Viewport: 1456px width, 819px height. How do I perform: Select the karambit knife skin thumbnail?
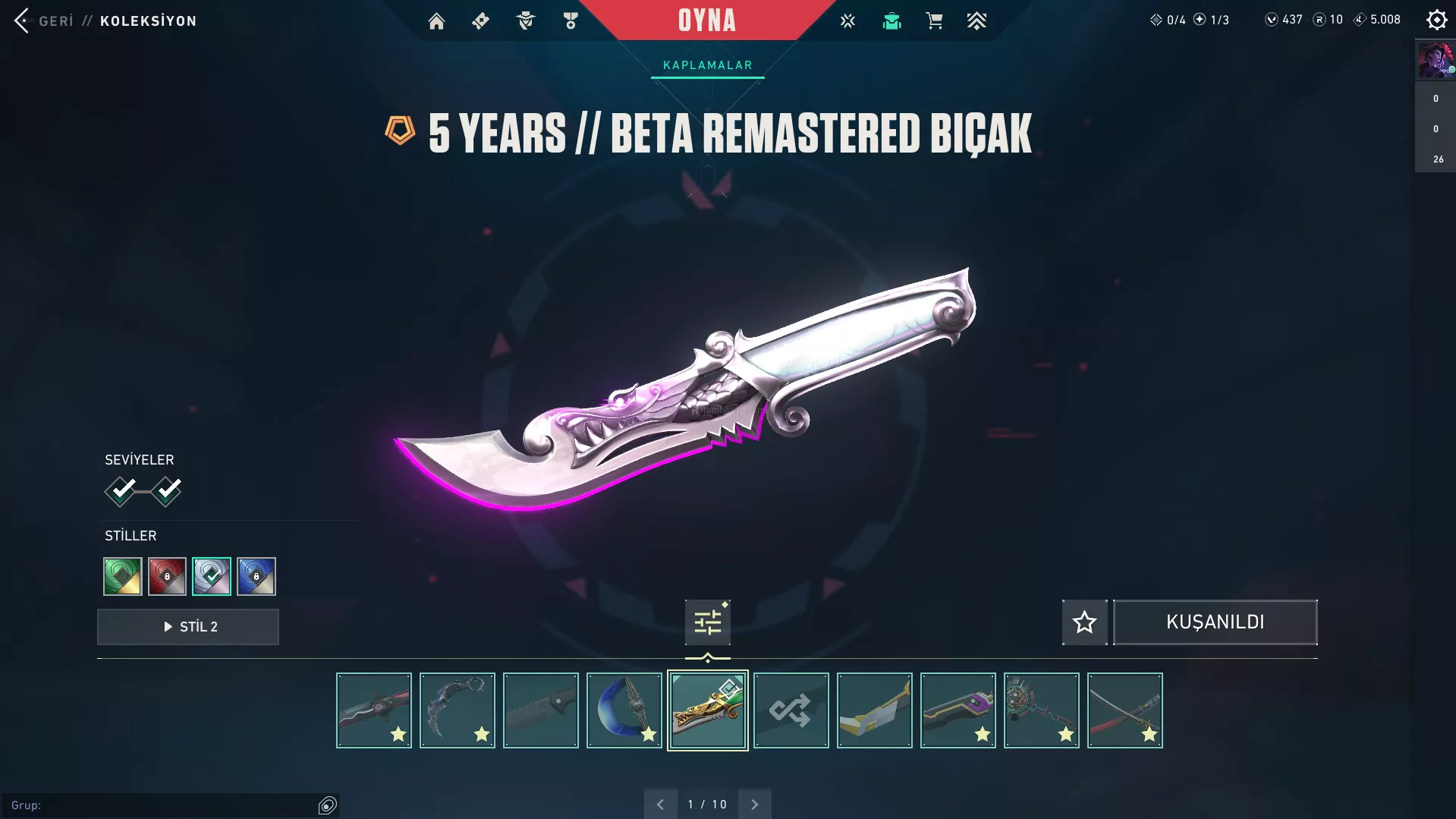[x=458, y=710]
